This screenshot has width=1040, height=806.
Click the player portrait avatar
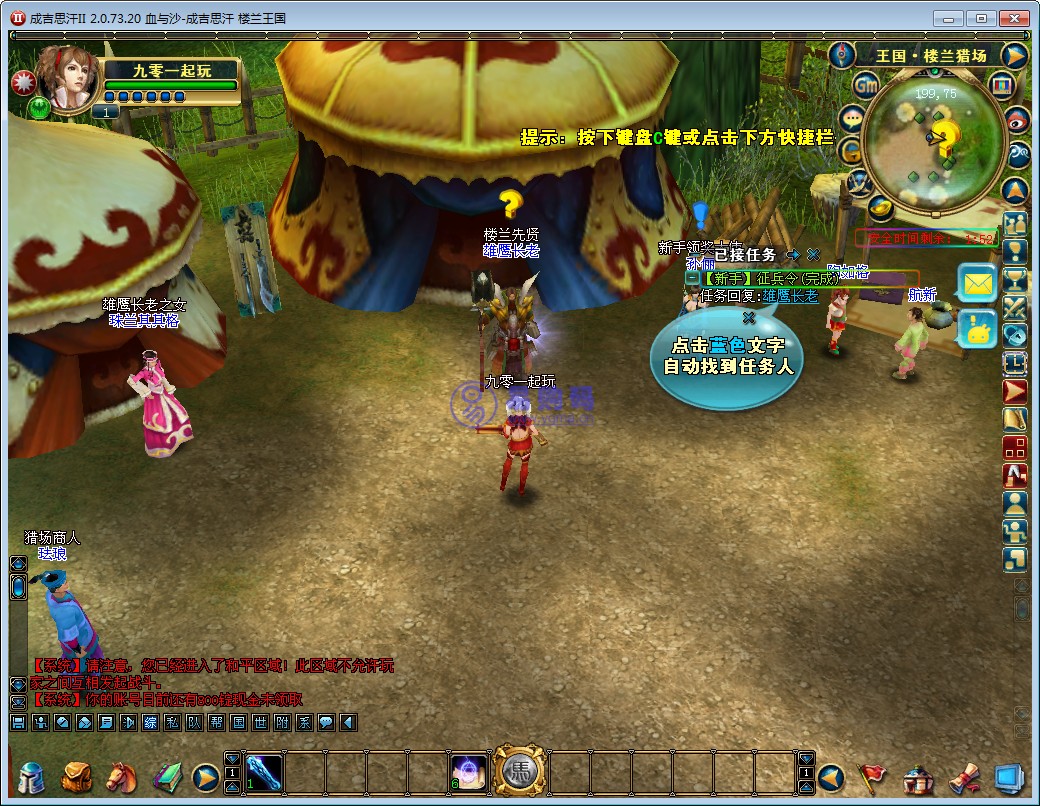click(x=65, y=78)
